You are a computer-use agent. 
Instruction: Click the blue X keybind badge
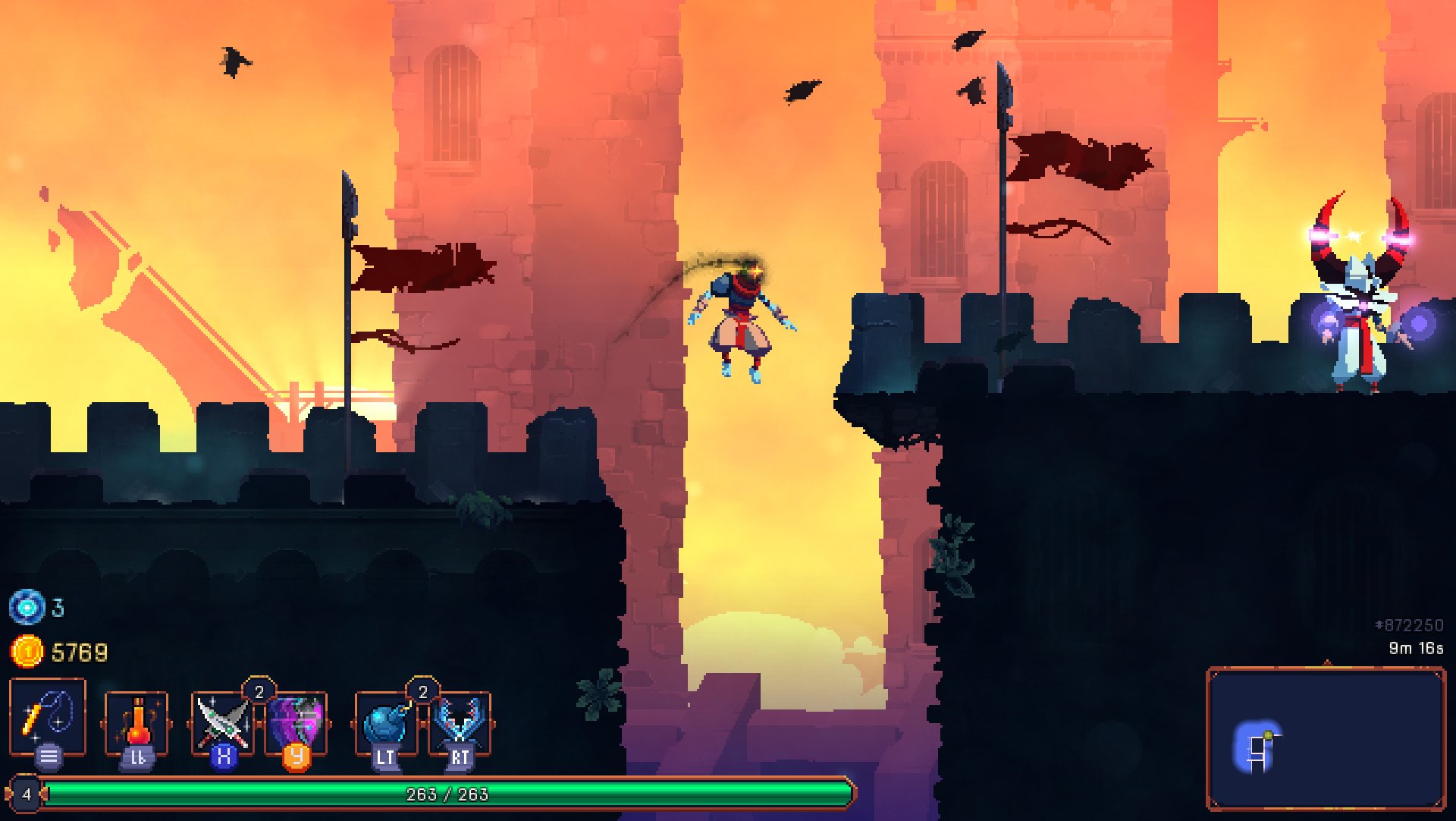click(x=224, y=756)
